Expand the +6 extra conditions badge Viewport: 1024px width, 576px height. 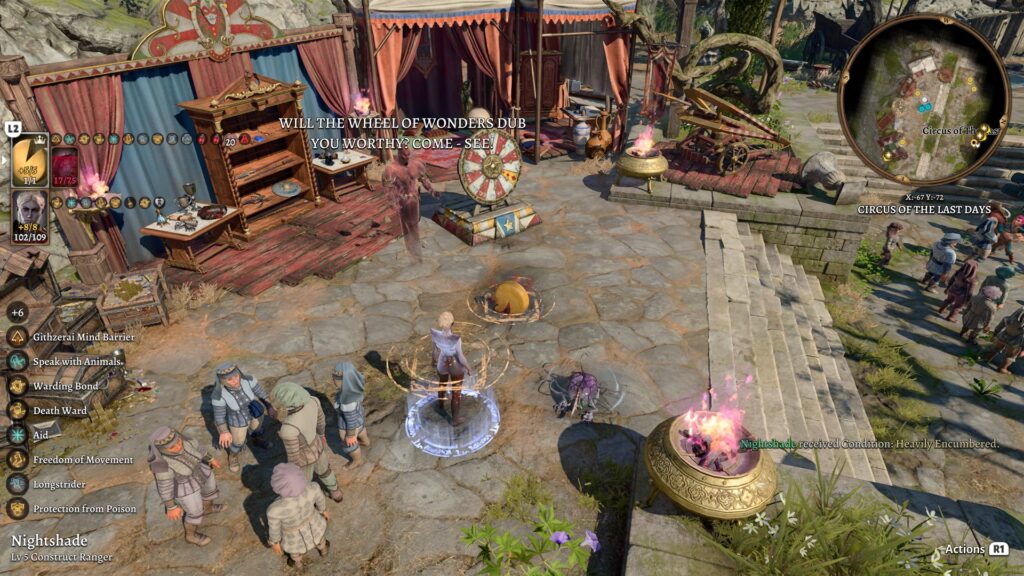(x=17, y=312)
